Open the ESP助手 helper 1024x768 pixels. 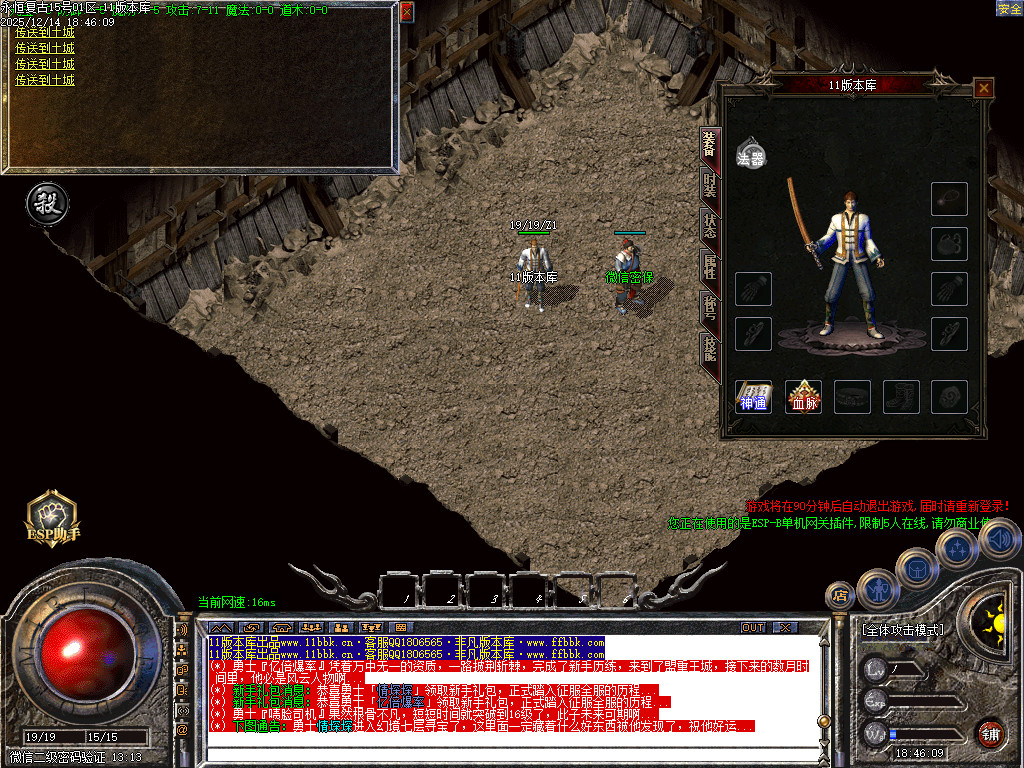point(52,516)
